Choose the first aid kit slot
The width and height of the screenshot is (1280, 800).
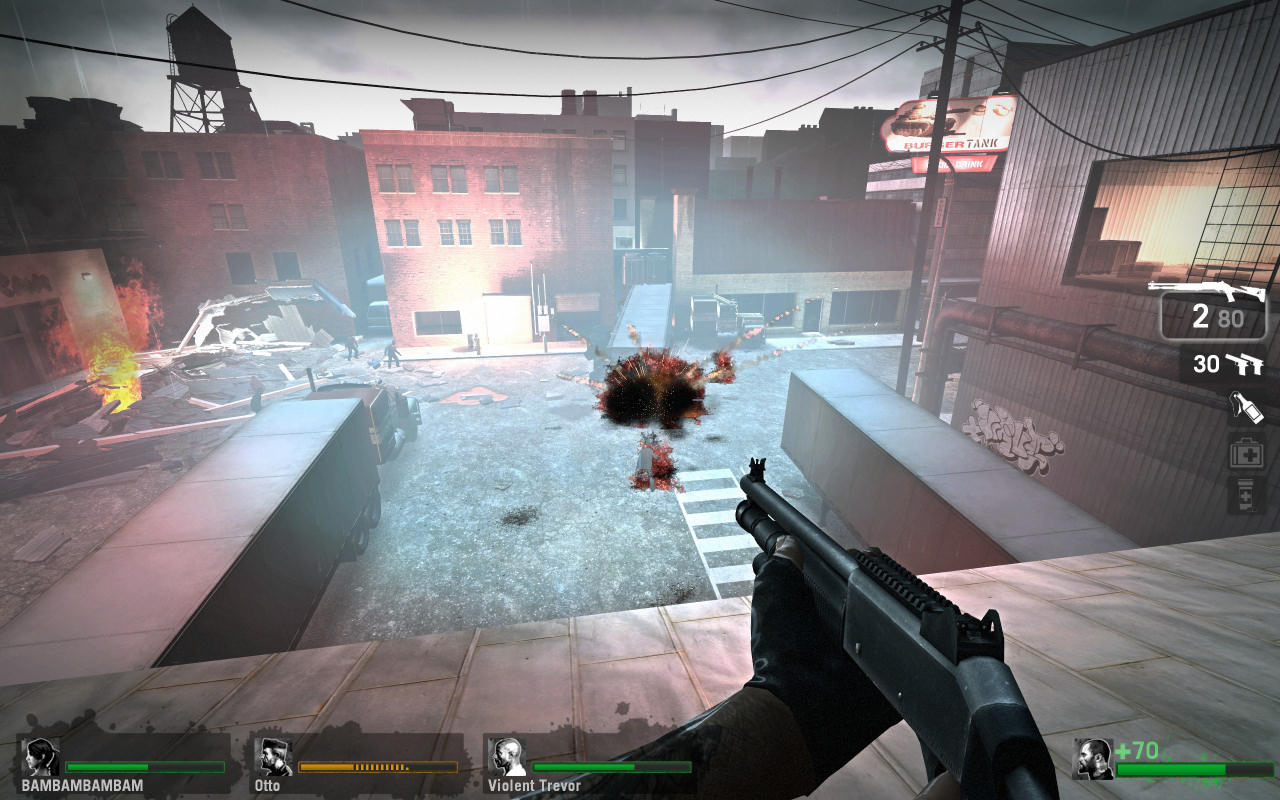[1246, 452]
